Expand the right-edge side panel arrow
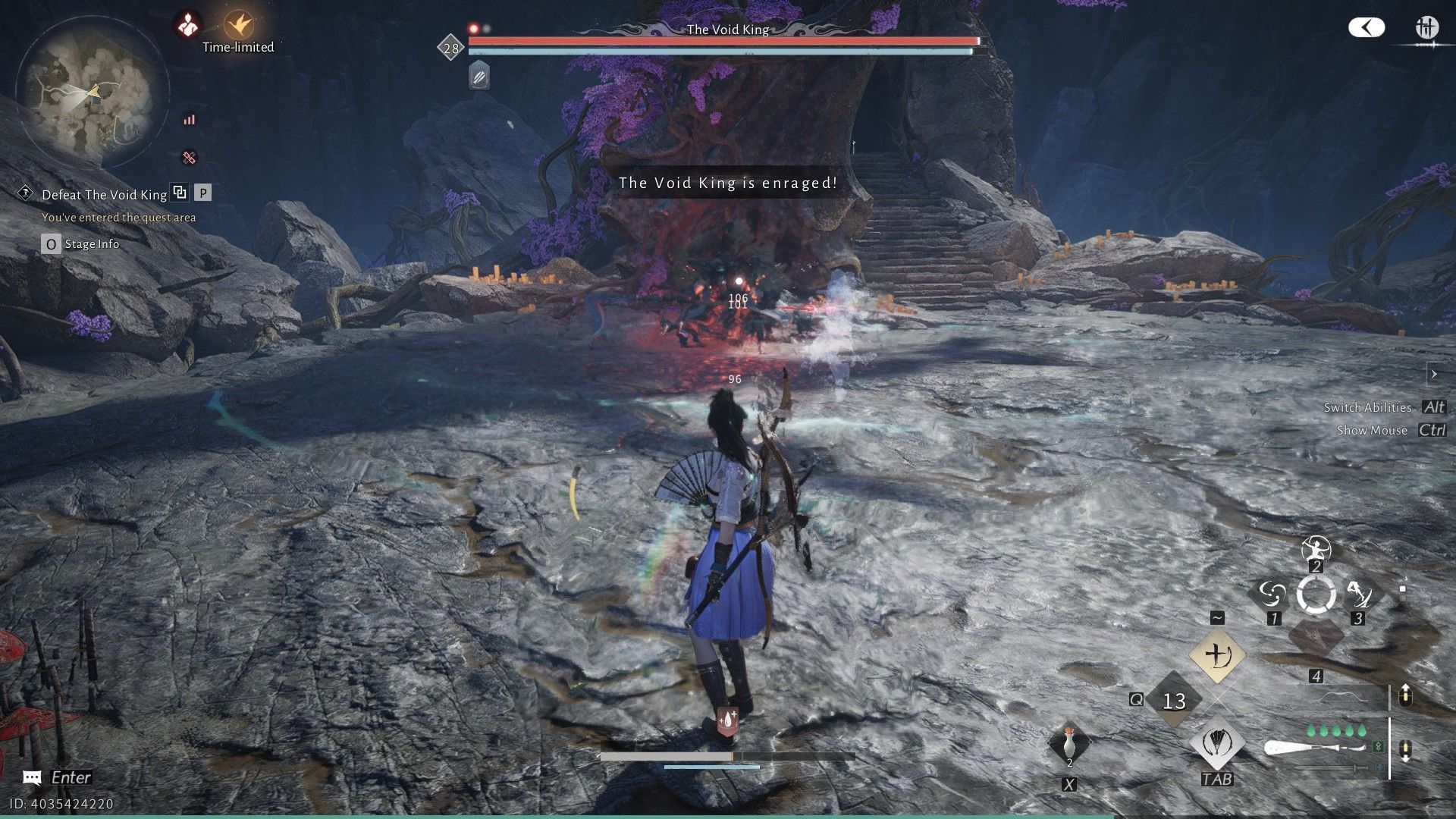Image resolution: width=1456 pixels, height=819 pixels. tap(1433, 374)
